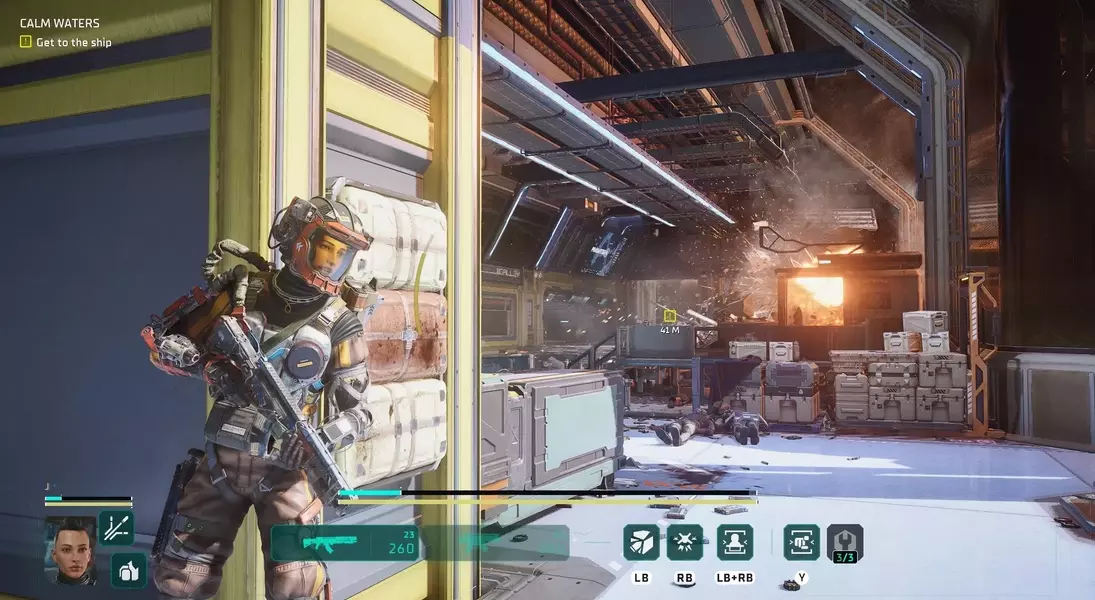Select the character portrait

[70, 549]
